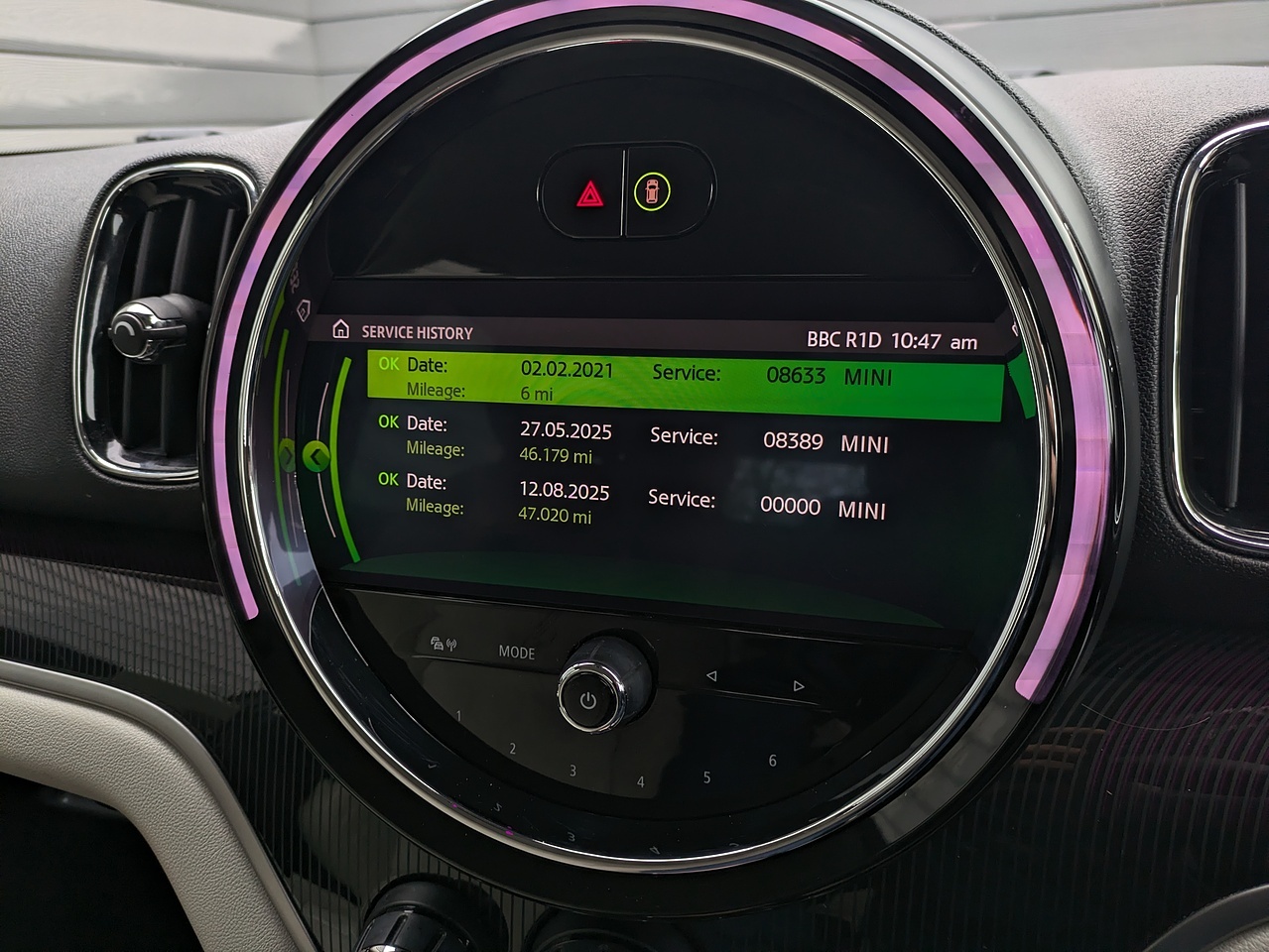Viewport: 1269px width, 952px height.
Task: Choose preset button 4
Action: 640,781
